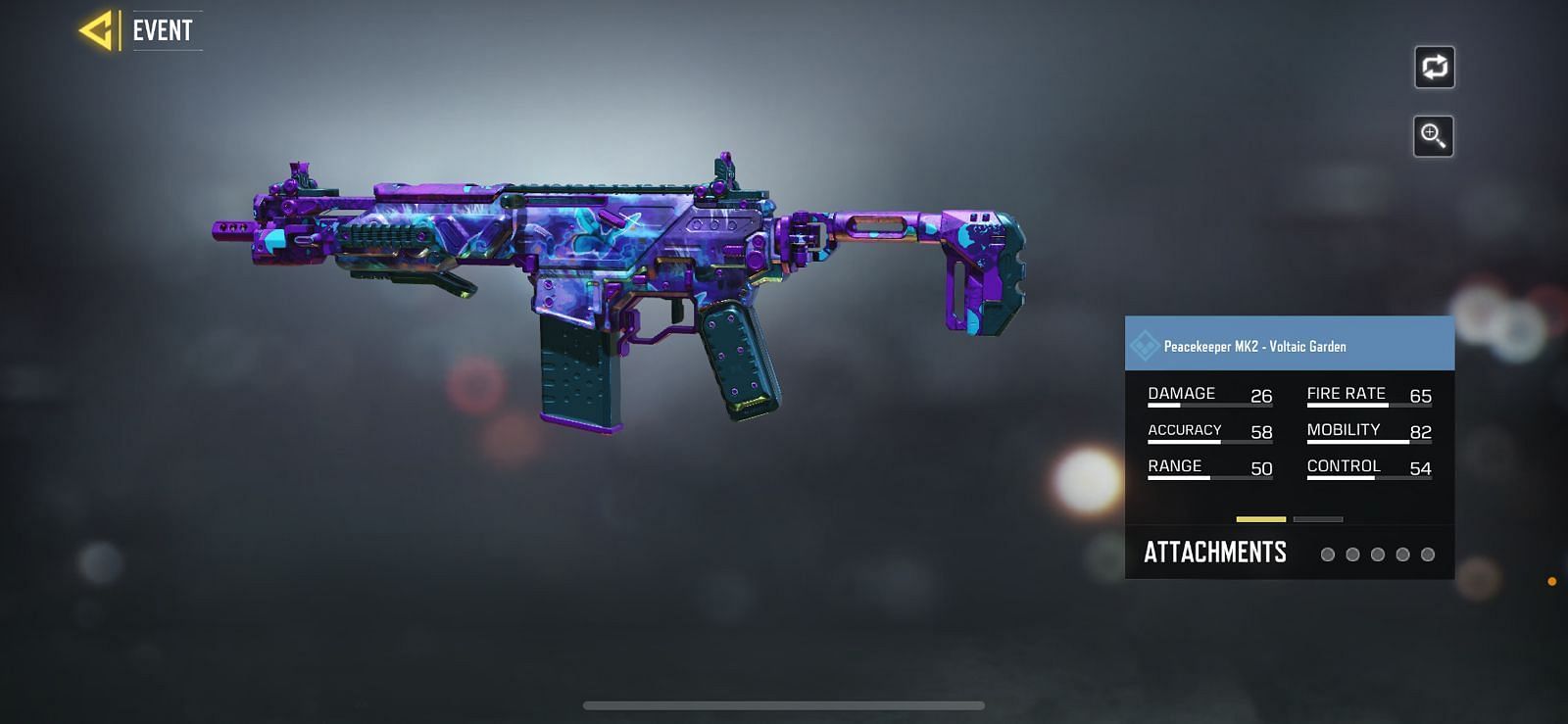
Task: Open the magnifier zoom view
Action: [1433, 136]
